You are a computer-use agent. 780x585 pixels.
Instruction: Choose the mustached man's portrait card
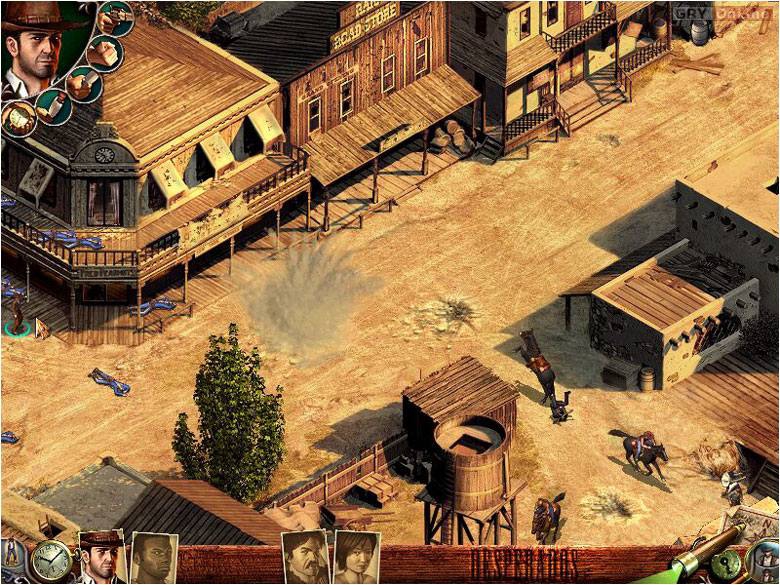pos(305,557)
